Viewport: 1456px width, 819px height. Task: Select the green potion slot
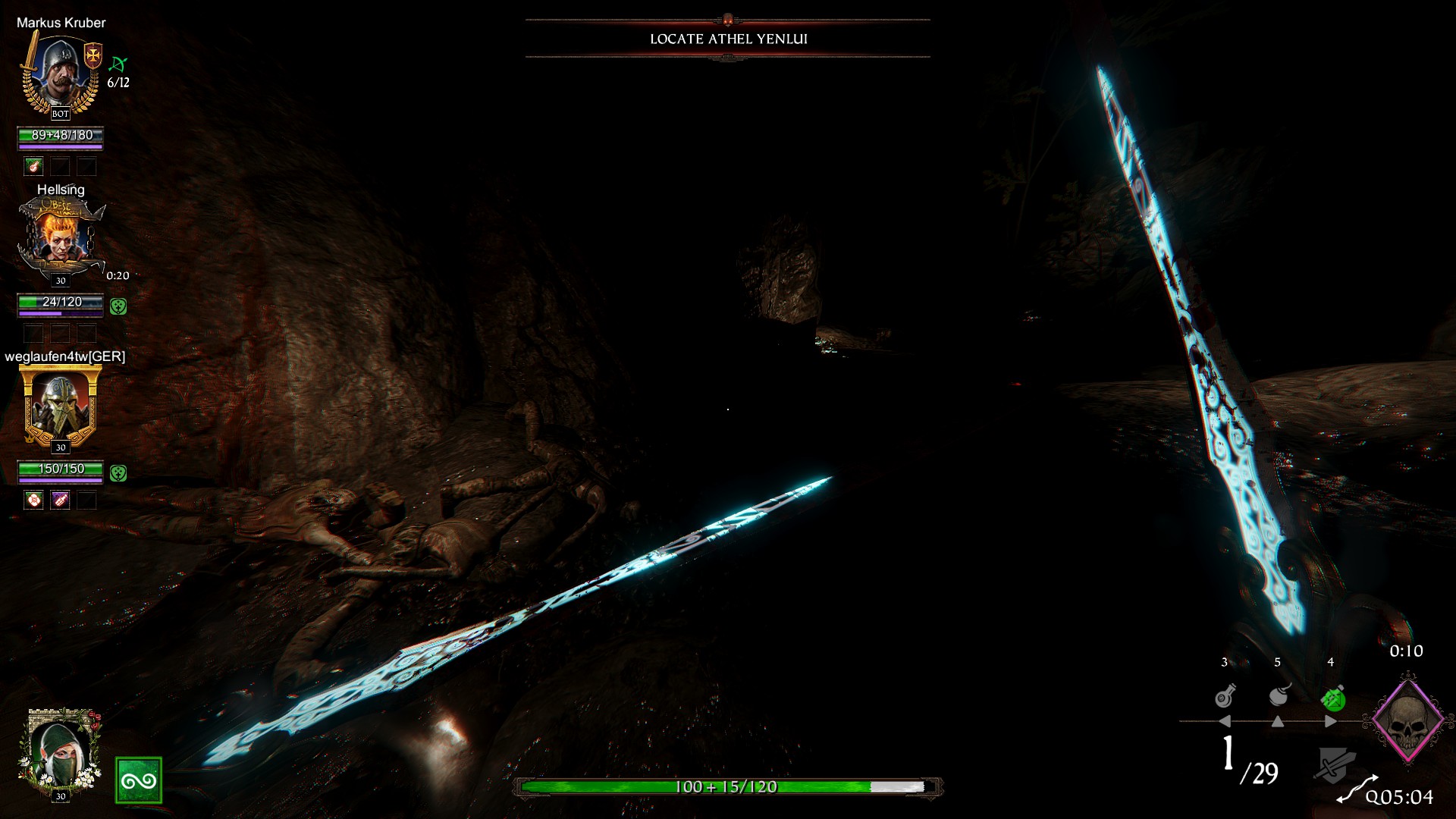click(1332, 698)
